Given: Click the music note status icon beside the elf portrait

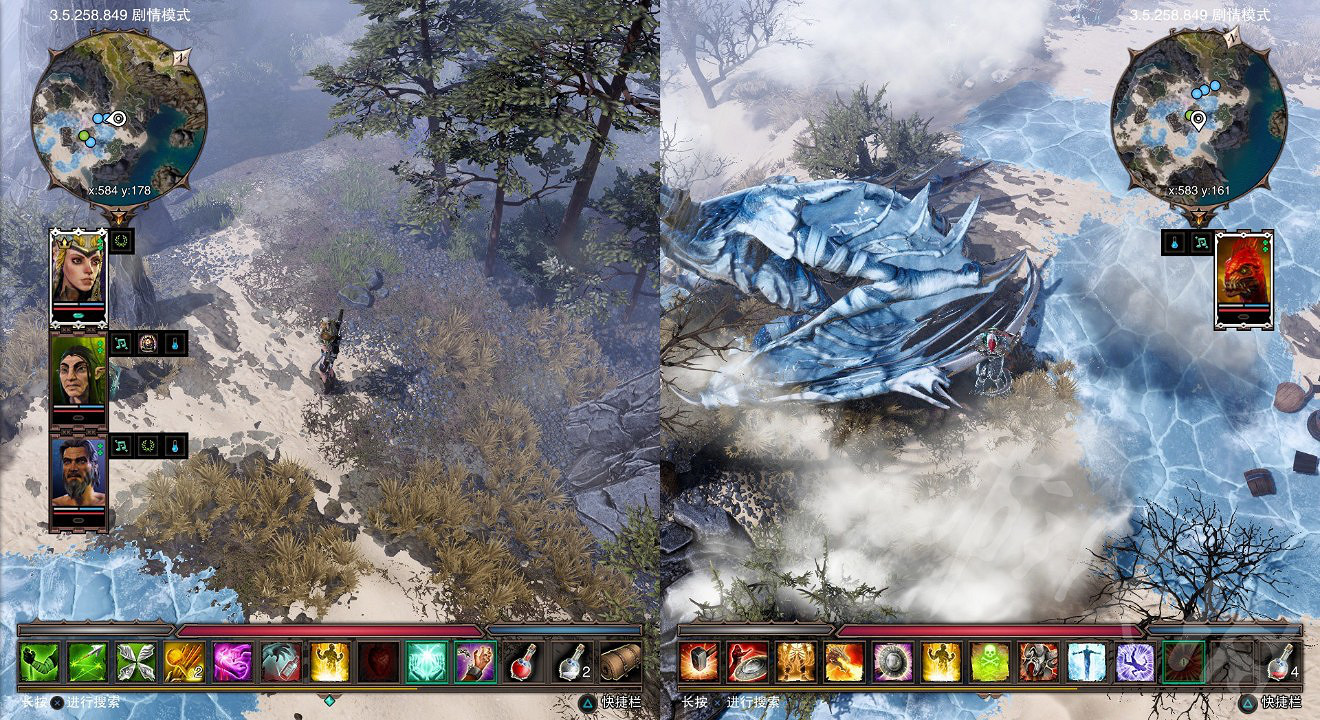Looking at the screenshot, I should pyautogui.click(x=119, y=343).
